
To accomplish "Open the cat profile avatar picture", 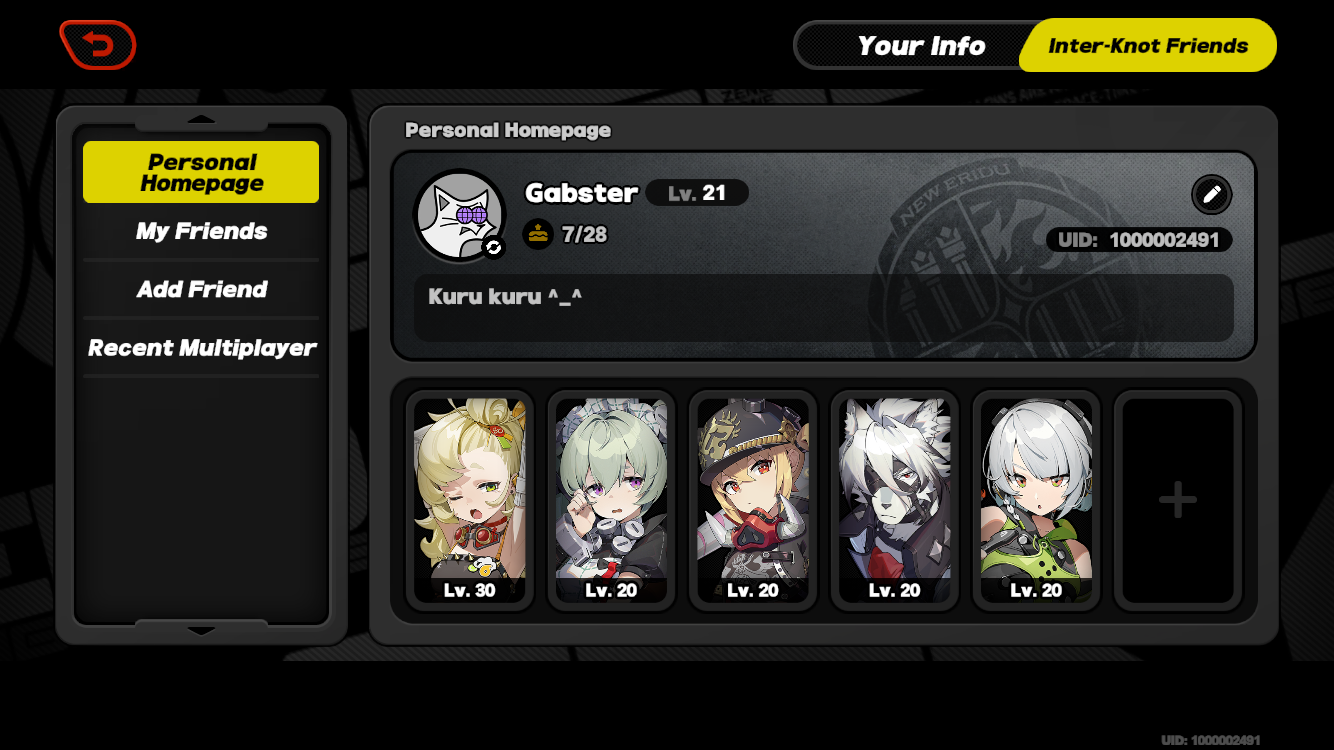I will point(460,214).
